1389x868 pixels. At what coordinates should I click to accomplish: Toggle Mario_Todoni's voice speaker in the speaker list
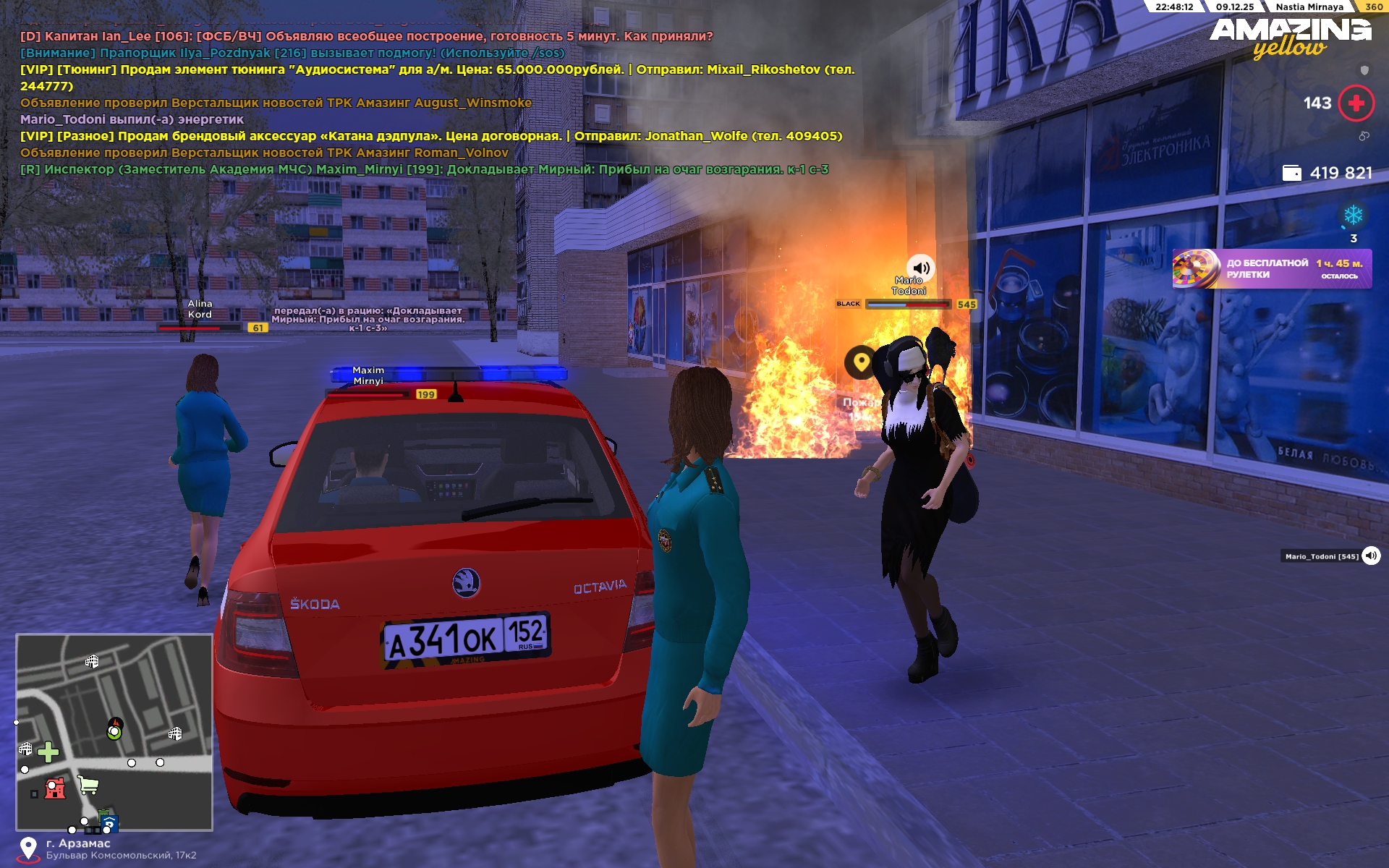click(x=1371, y=556)
